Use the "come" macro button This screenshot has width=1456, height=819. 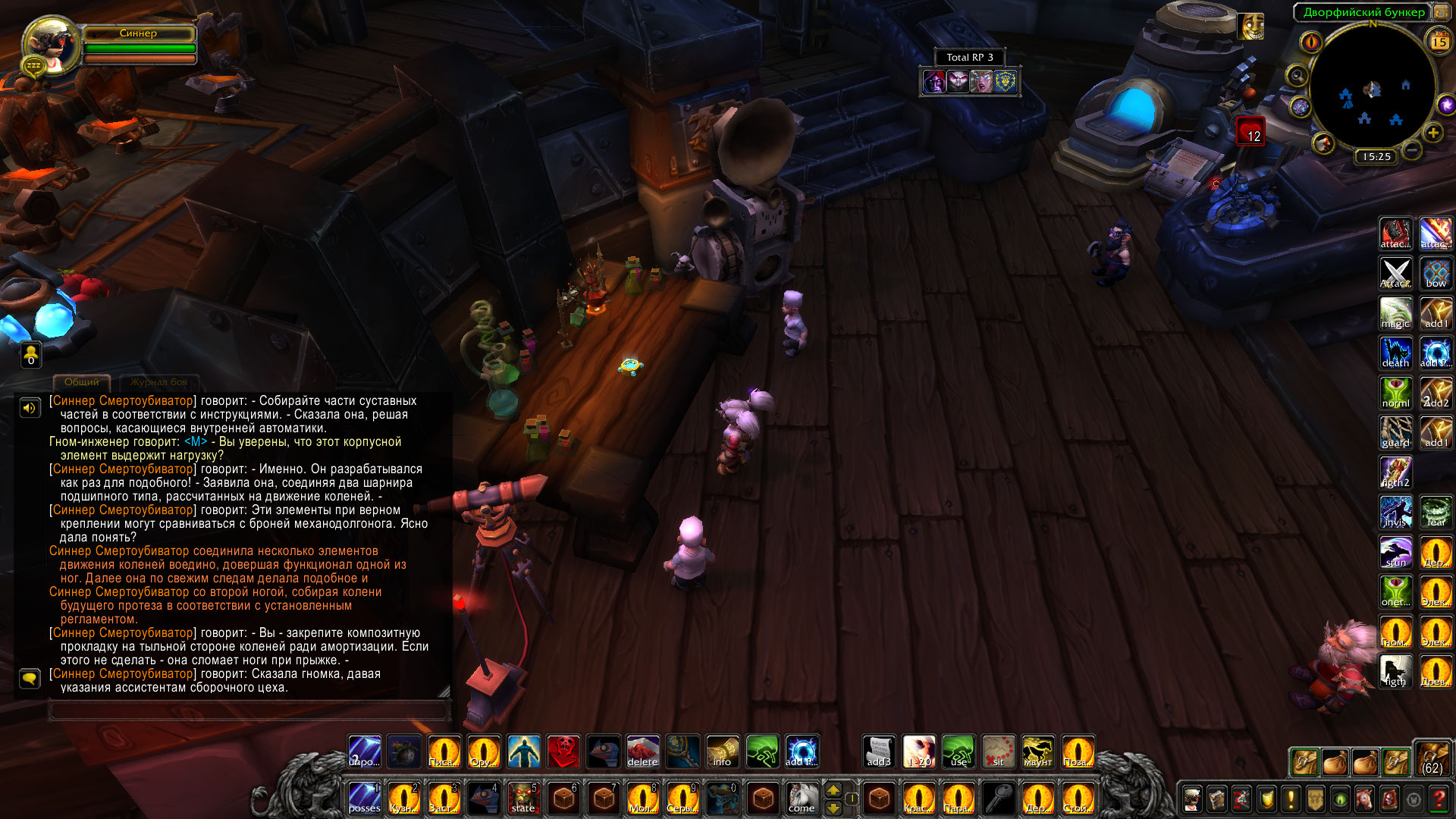(802, 799)
